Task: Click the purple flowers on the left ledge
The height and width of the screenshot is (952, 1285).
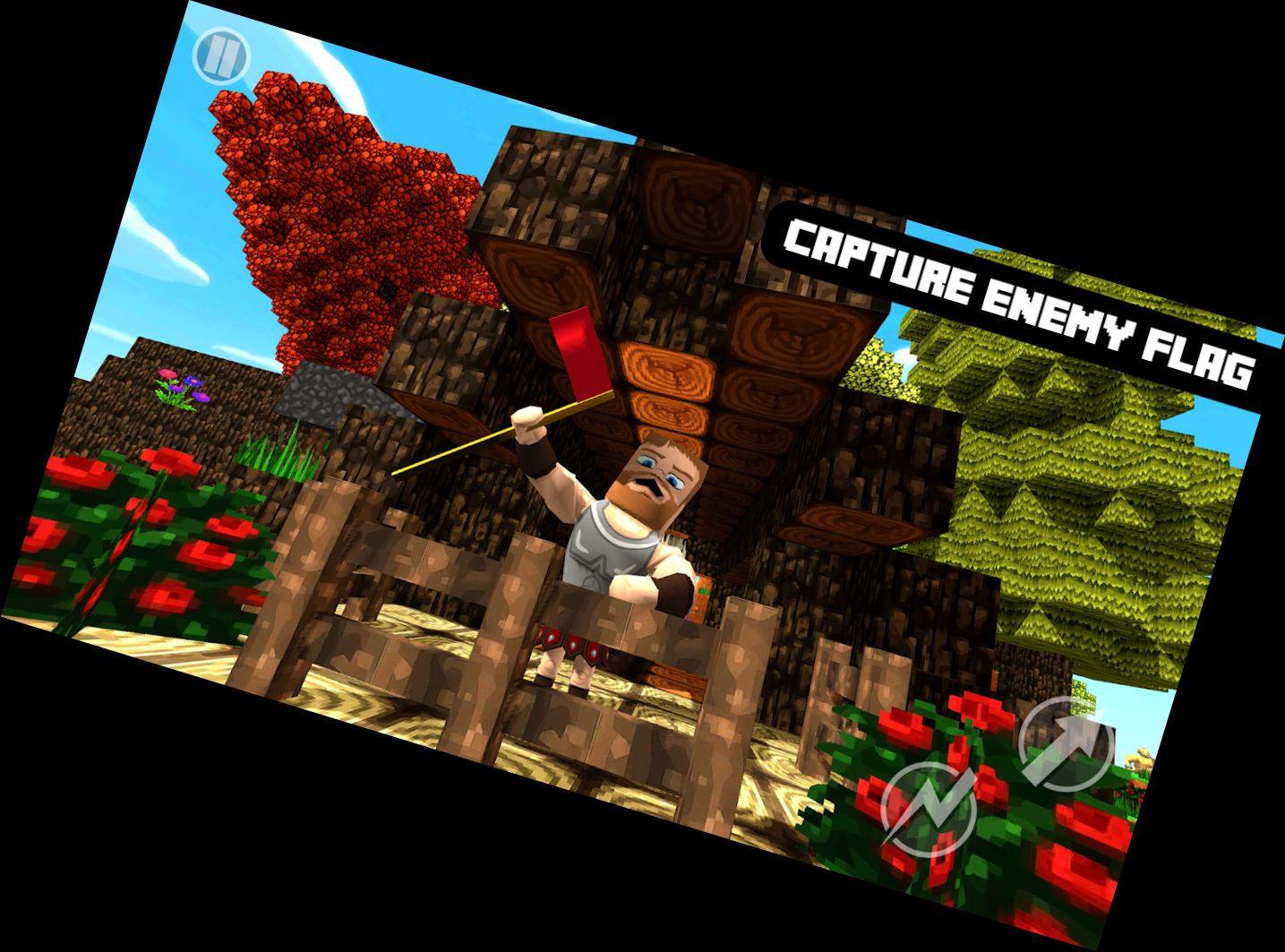Action: point(179,390)
